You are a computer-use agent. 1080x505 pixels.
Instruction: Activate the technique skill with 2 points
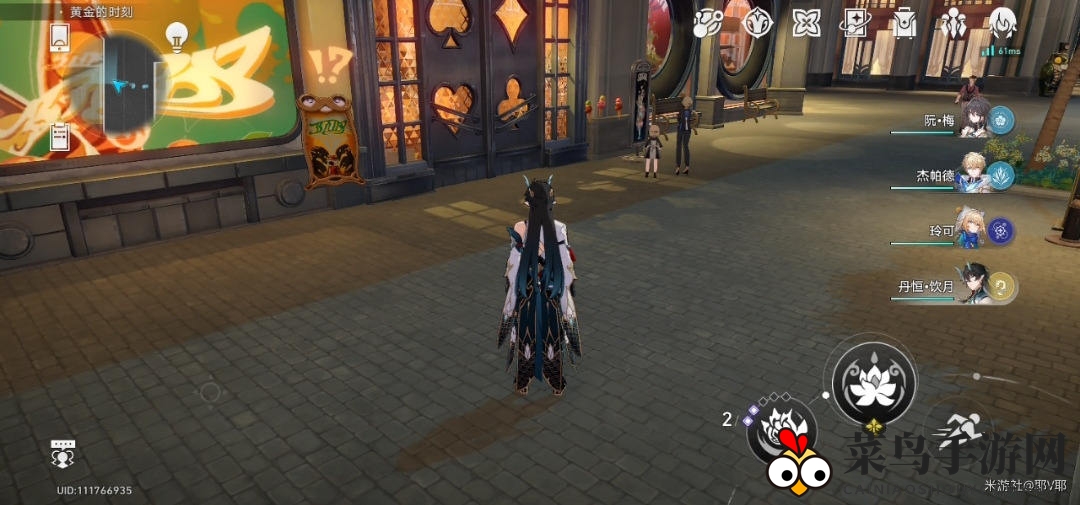point(781,432)
